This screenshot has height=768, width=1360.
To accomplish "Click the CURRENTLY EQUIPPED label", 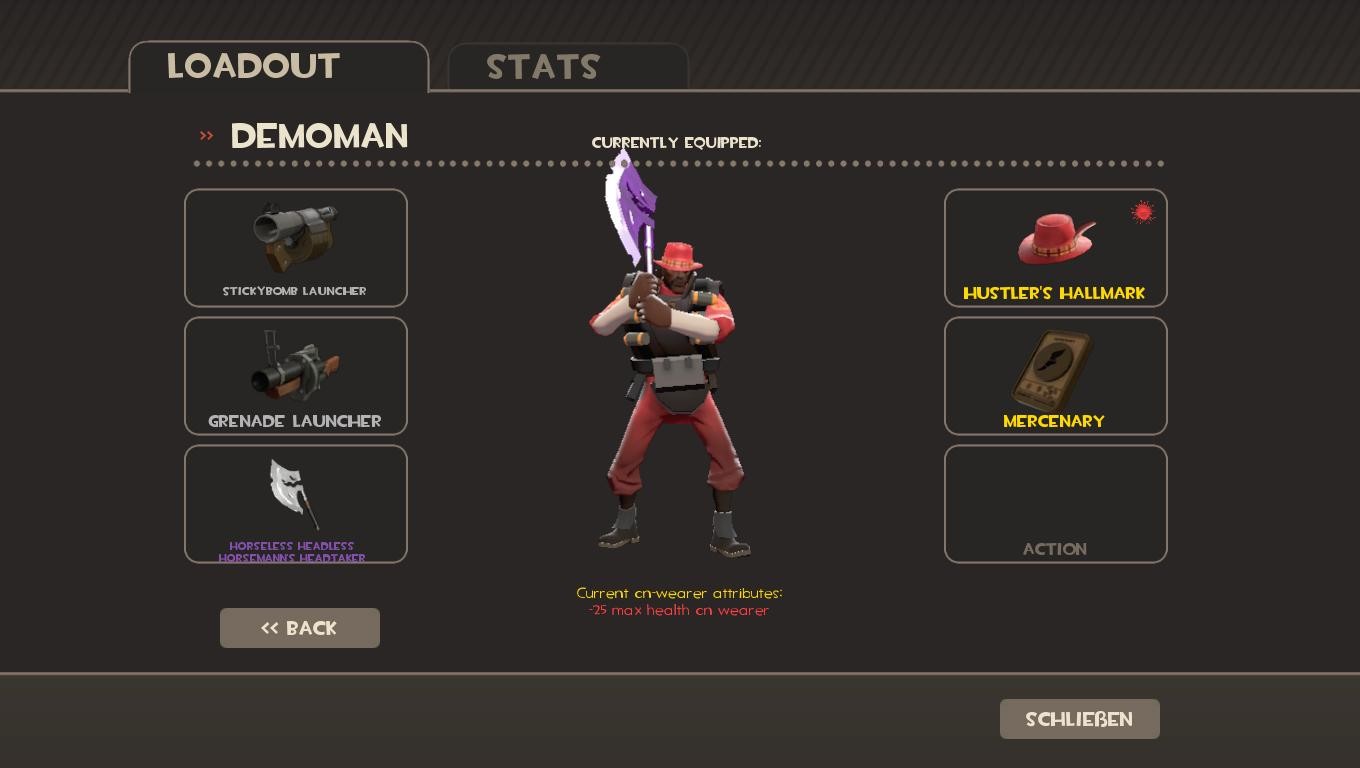I will pos(676,143).
